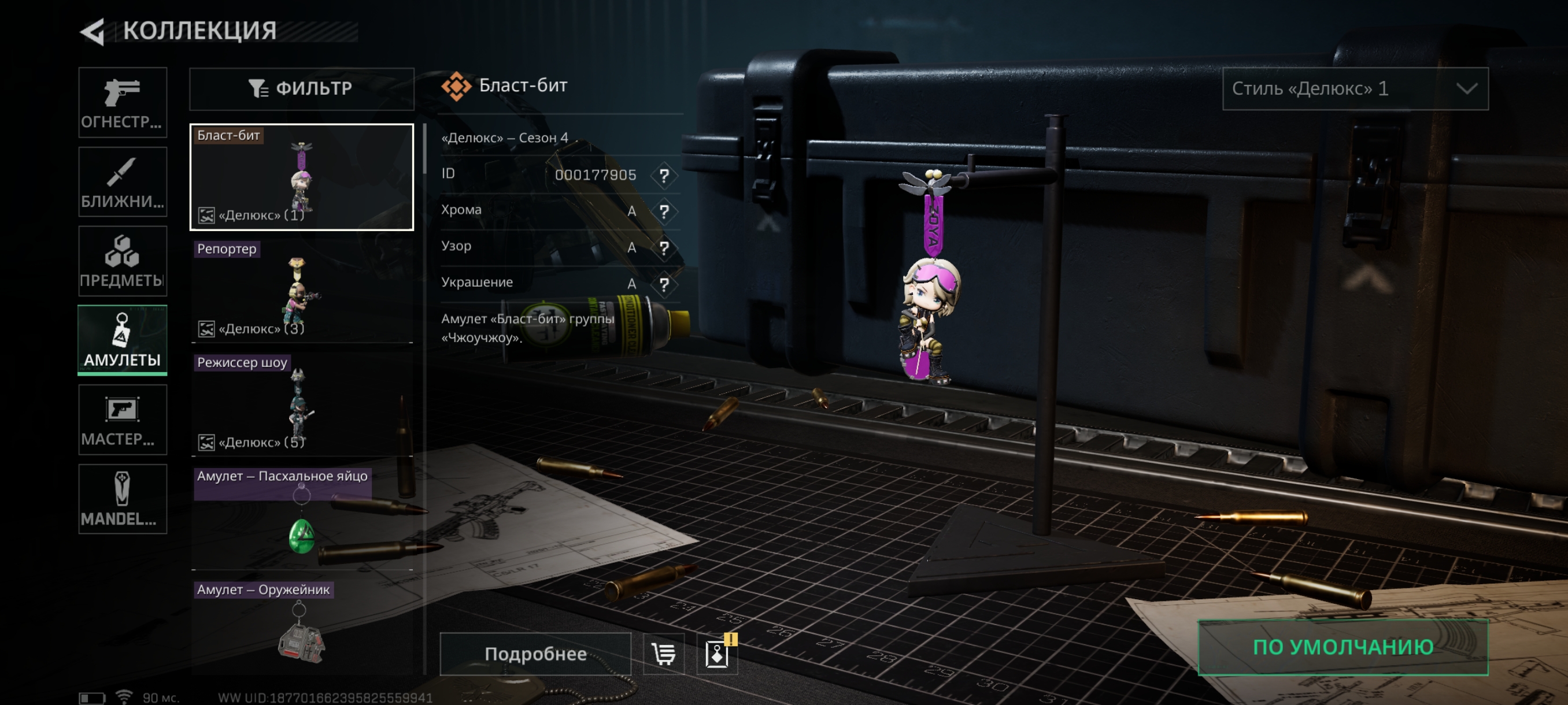Select the Предметы category tab
The height and width of the screenshot is (705, 1568).
click(123, 261)
